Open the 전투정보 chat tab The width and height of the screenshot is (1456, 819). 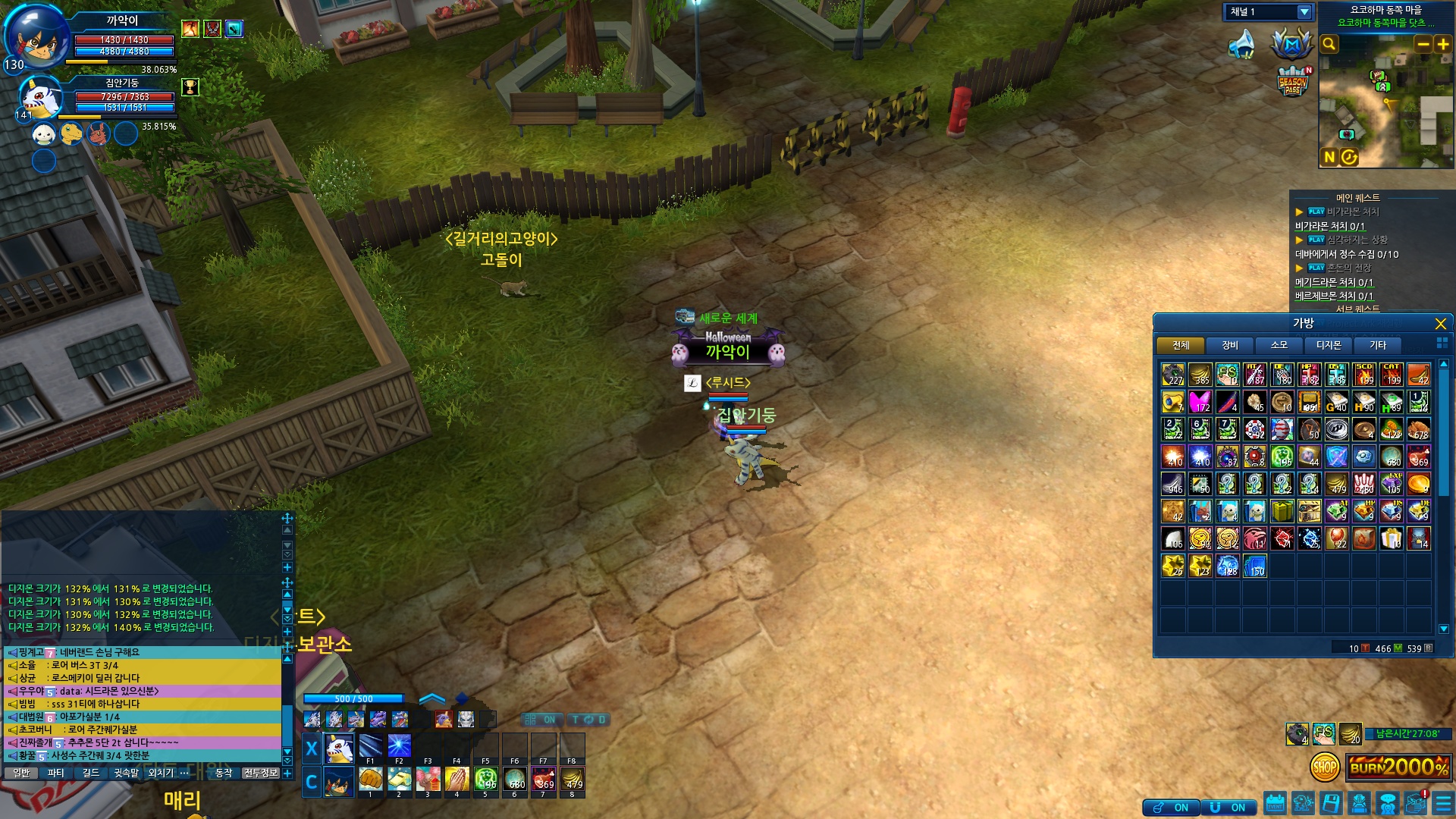[261, 773]
